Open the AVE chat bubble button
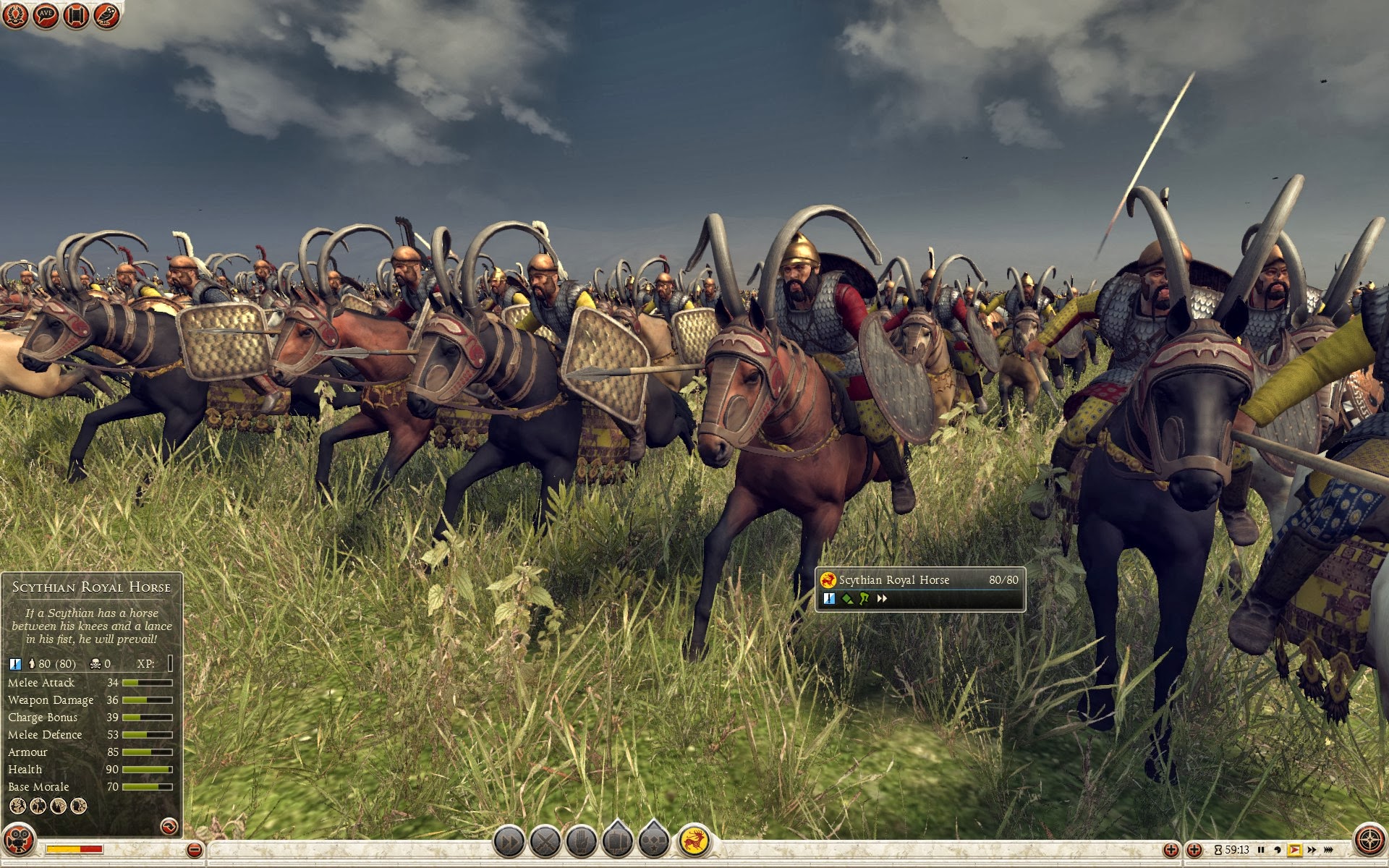 (x=46, y=15)
